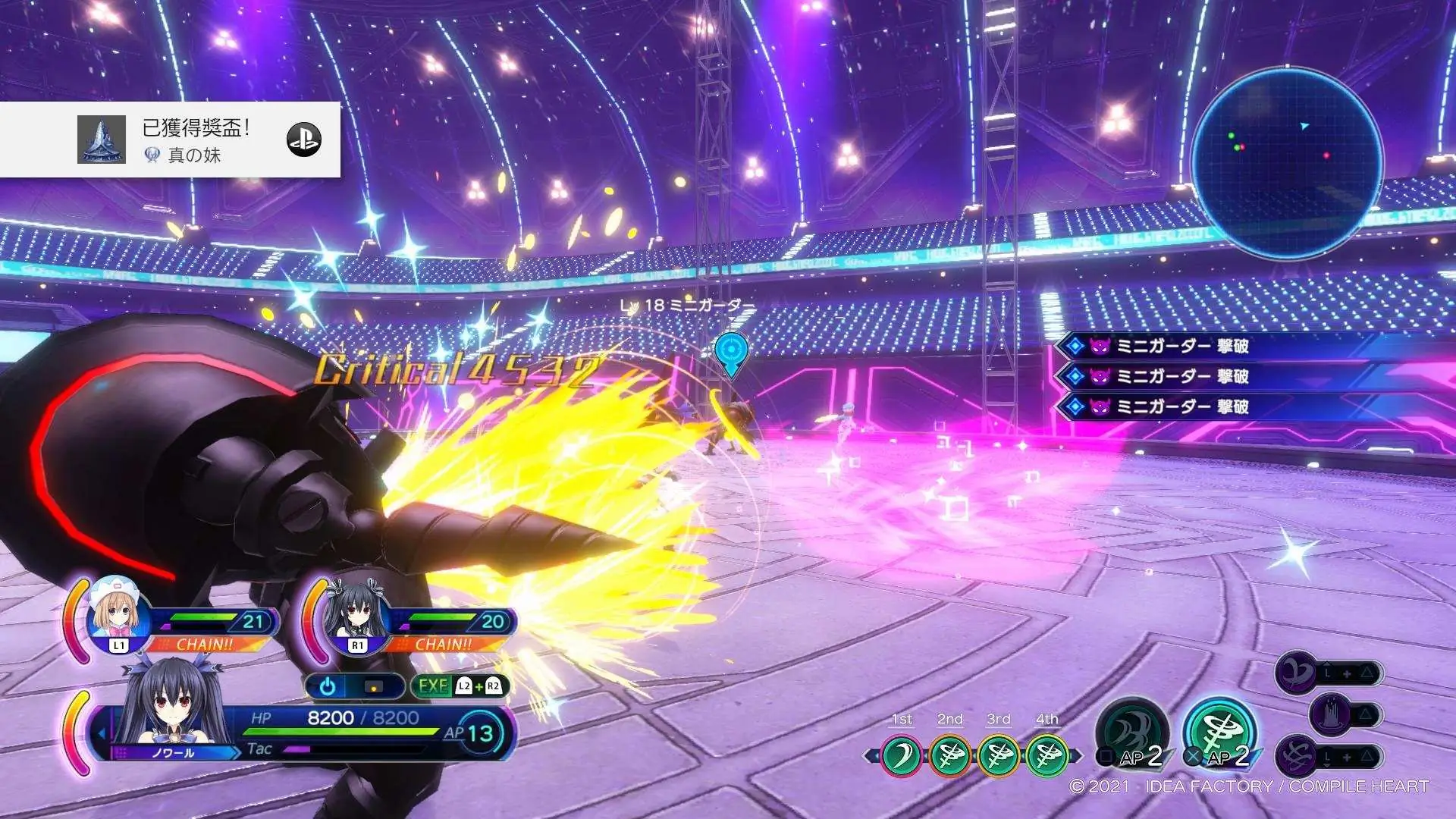Activate the purple pillar tactical skill
The width and height of the screenshot is (1456, 819).
coord(1332,714)
